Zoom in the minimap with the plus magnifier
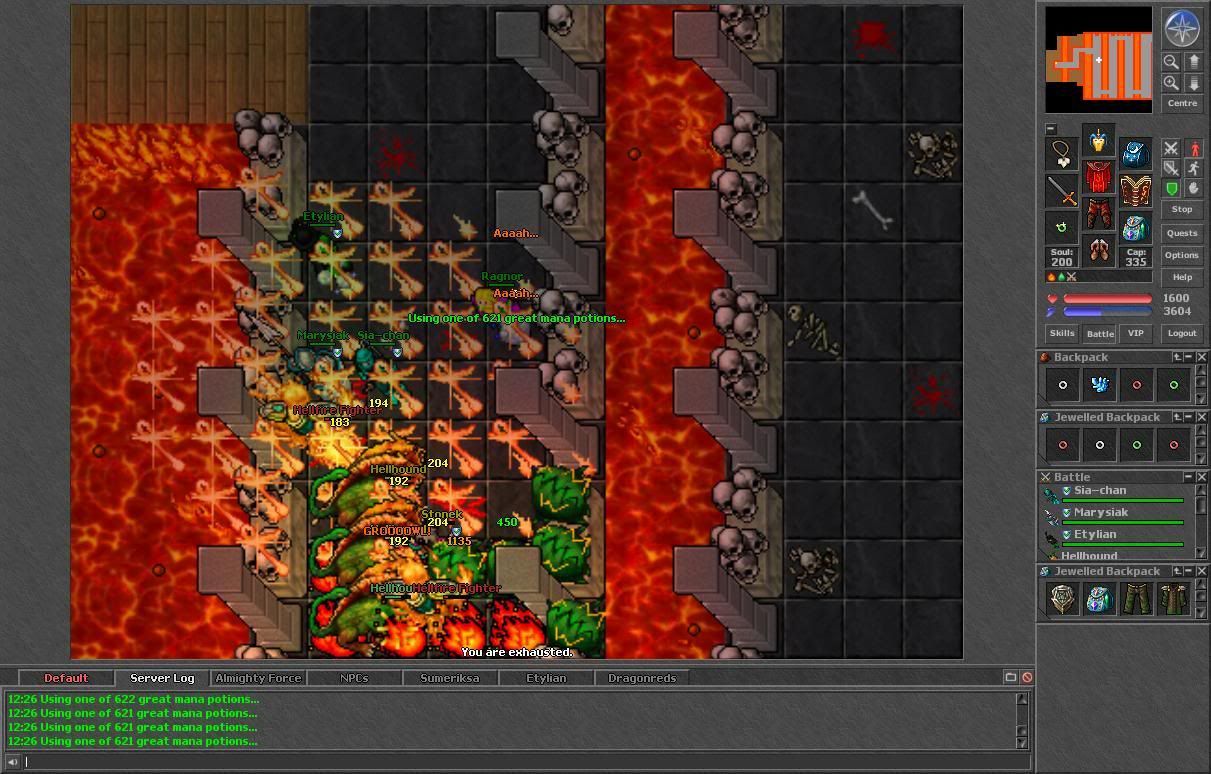 click(1171, 83)
